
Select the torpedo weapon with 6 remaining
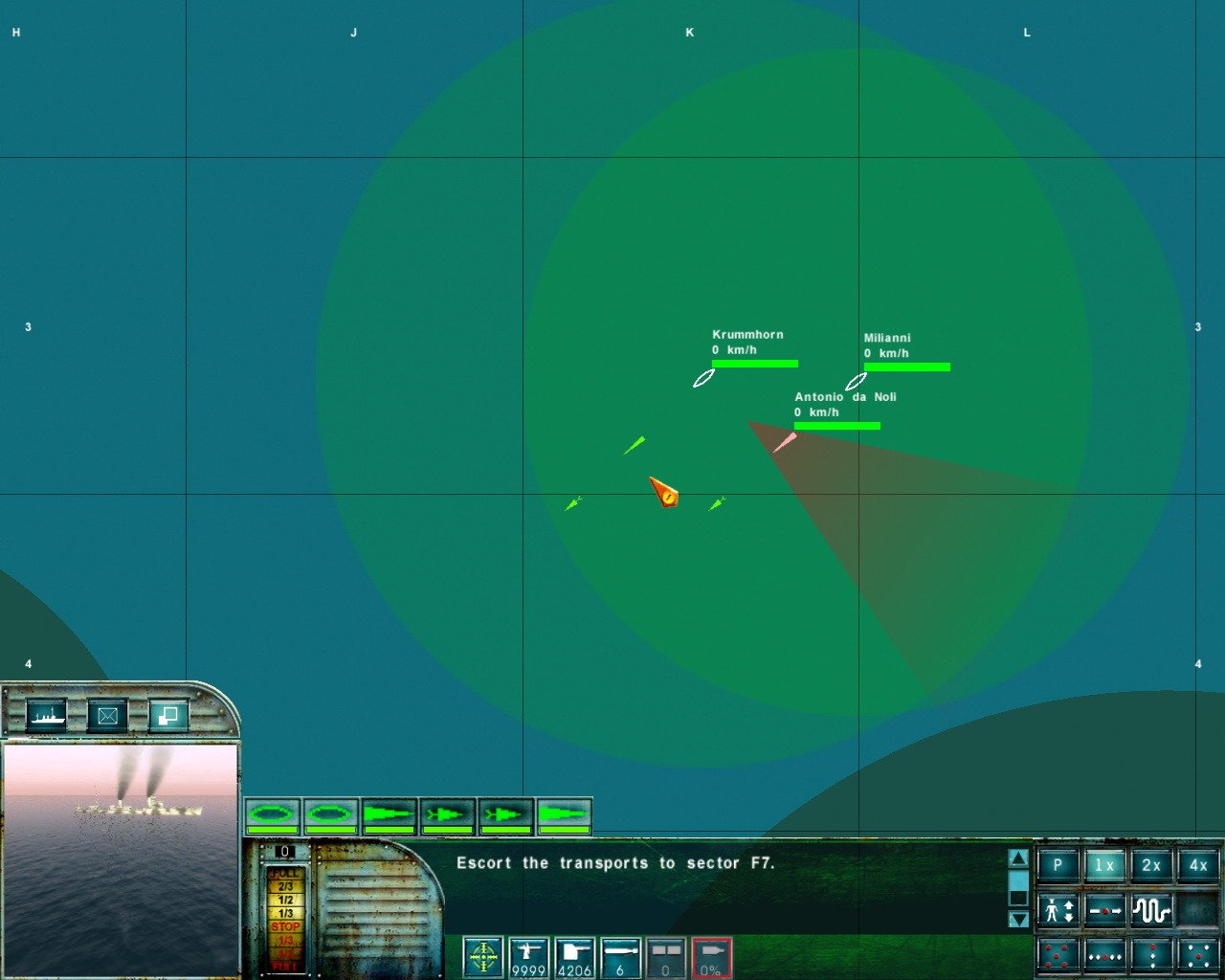[620, 957]
